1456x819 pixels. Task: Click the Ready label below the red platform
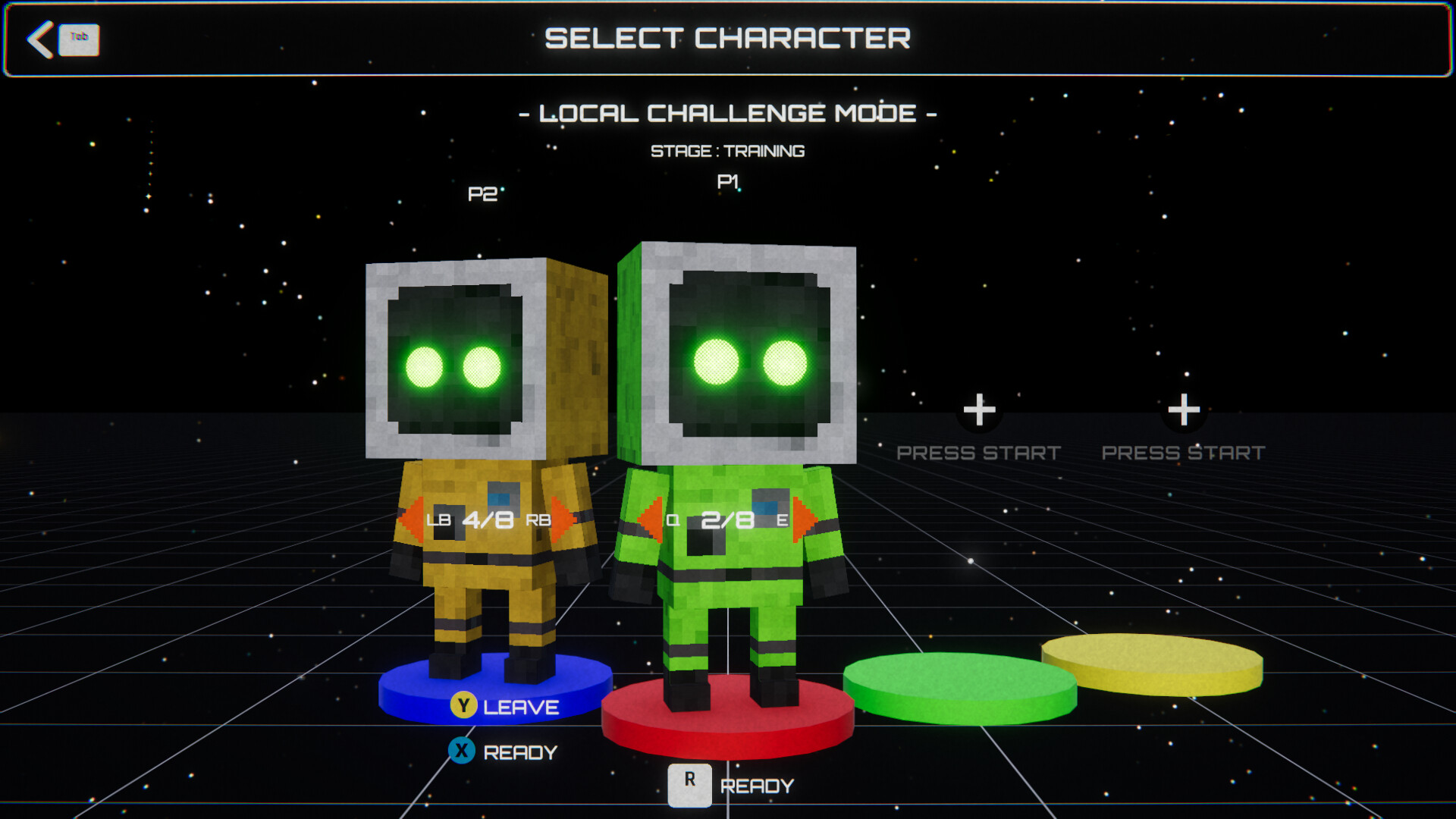pos(756,786)
